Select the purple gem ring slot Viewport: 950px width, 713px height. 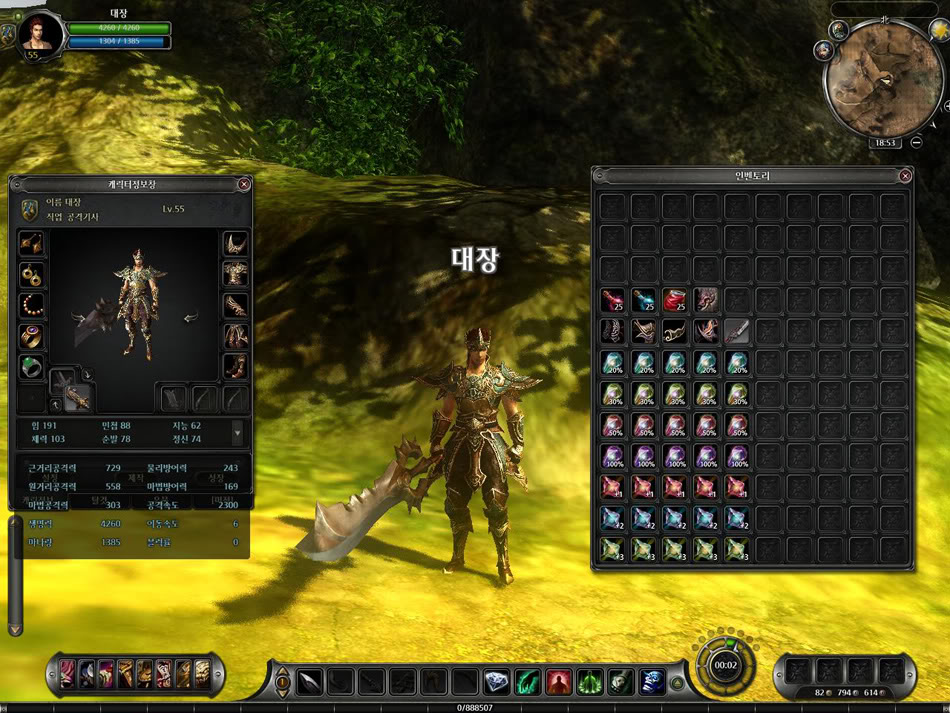[32, 336]
